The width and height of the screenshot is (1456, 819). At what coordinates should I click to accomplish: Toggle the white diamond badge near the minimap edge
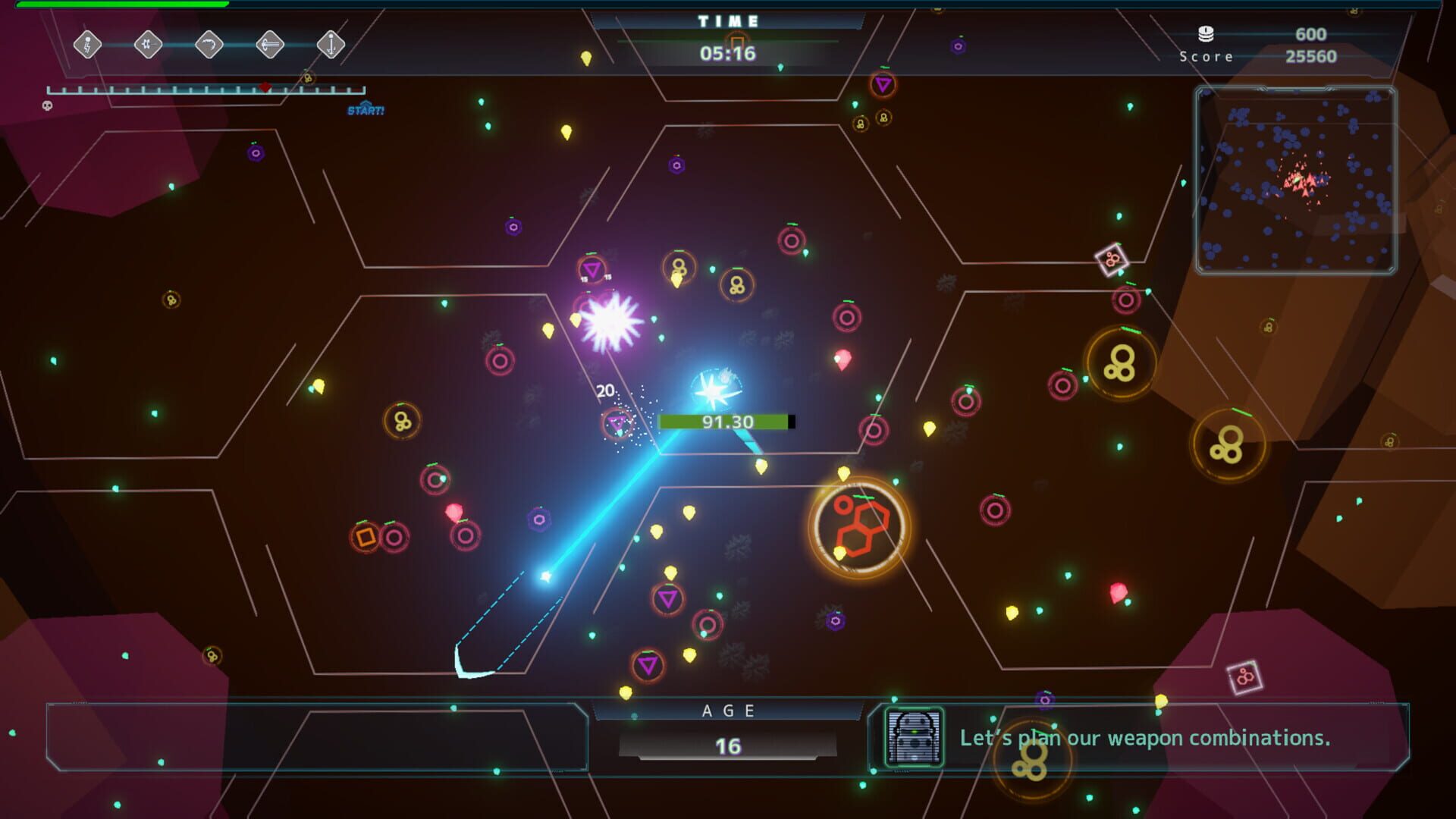pyautogui.click(x=1110, y=258)
